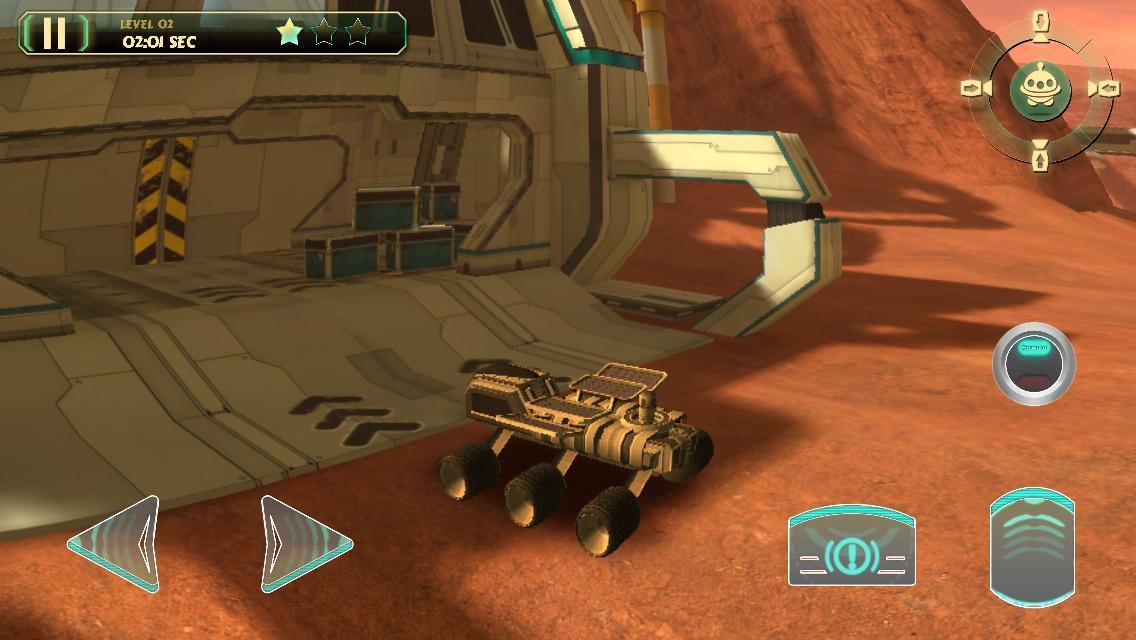Steer the rover left

pyautogui.click(x=118, y=542)
